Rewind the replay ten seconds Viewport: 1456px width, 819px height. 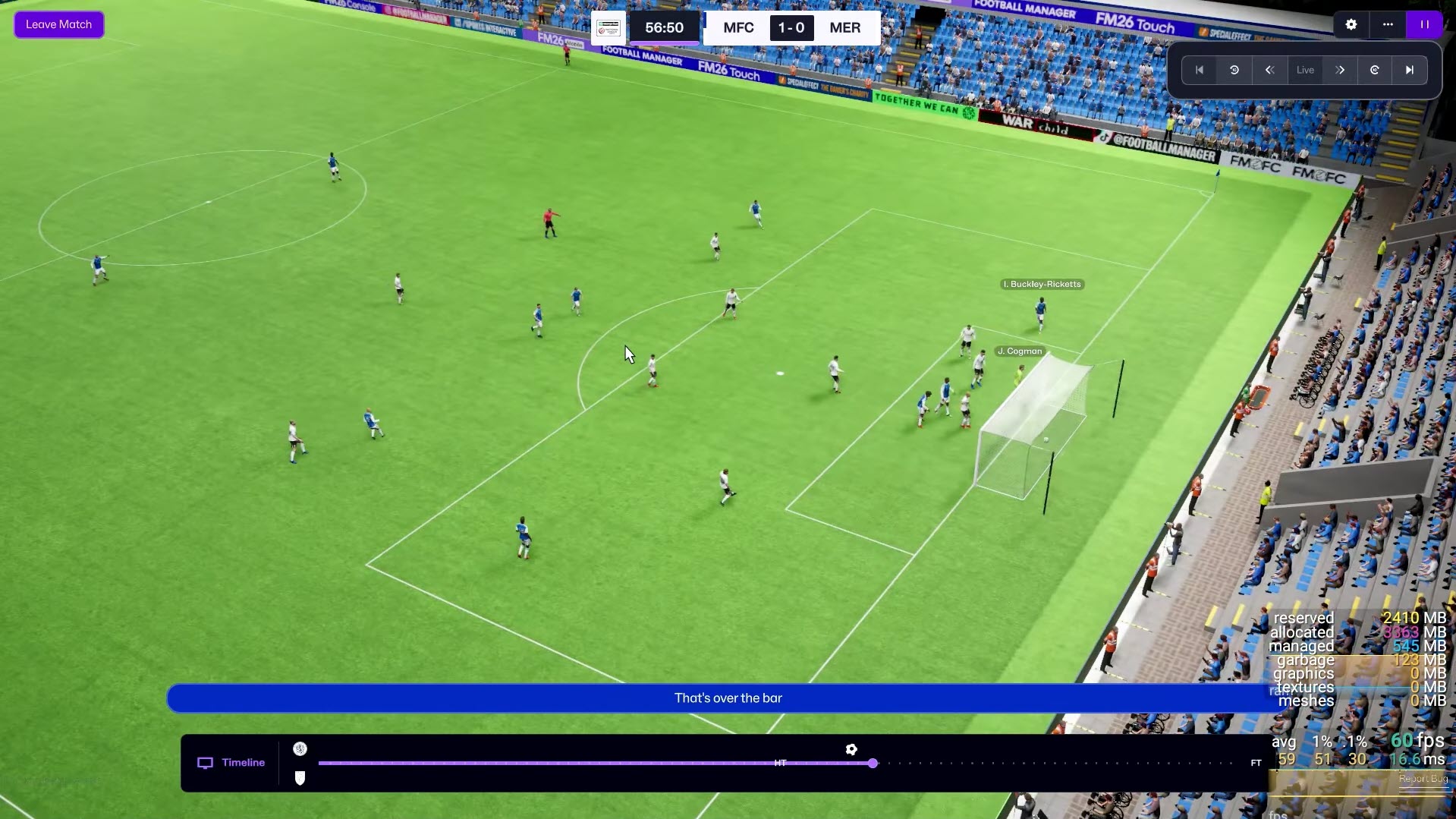click(1234, 70)
